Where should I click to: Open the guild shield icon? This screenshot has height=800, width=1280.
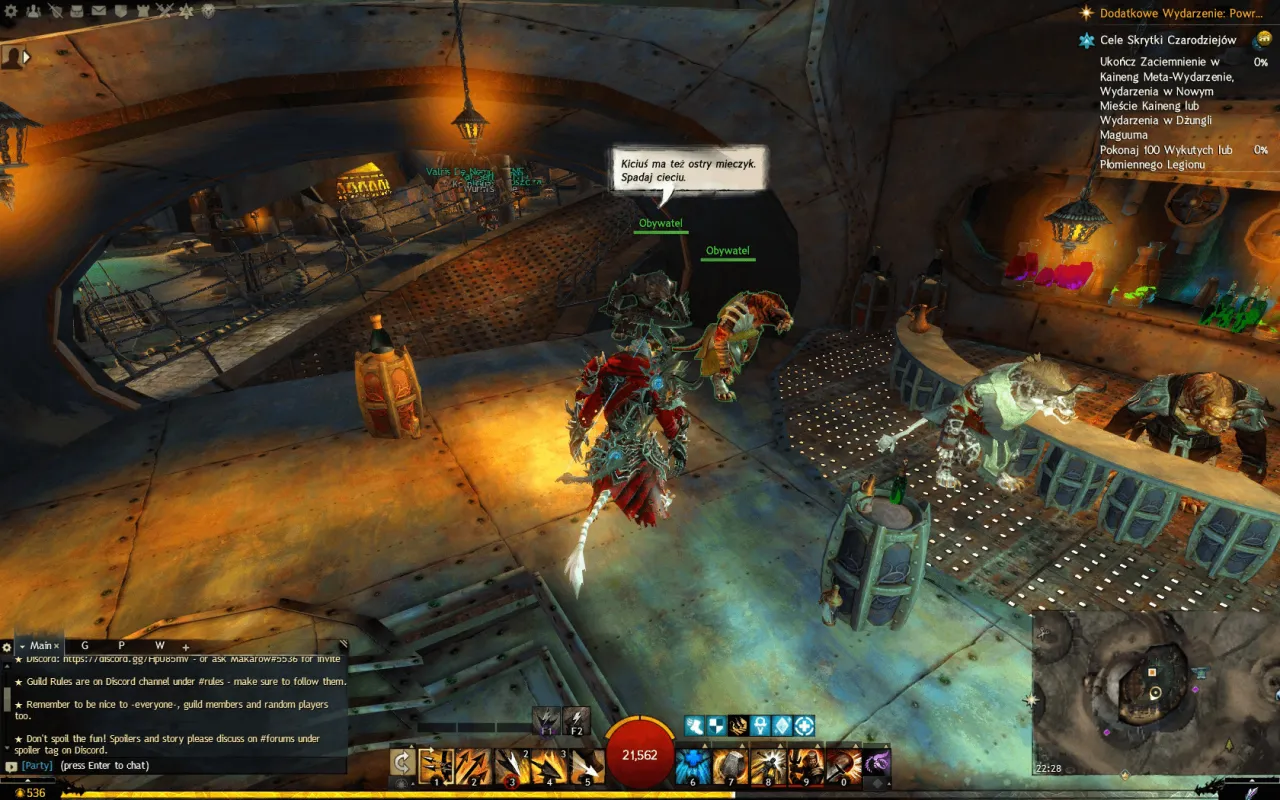[121, 11]
